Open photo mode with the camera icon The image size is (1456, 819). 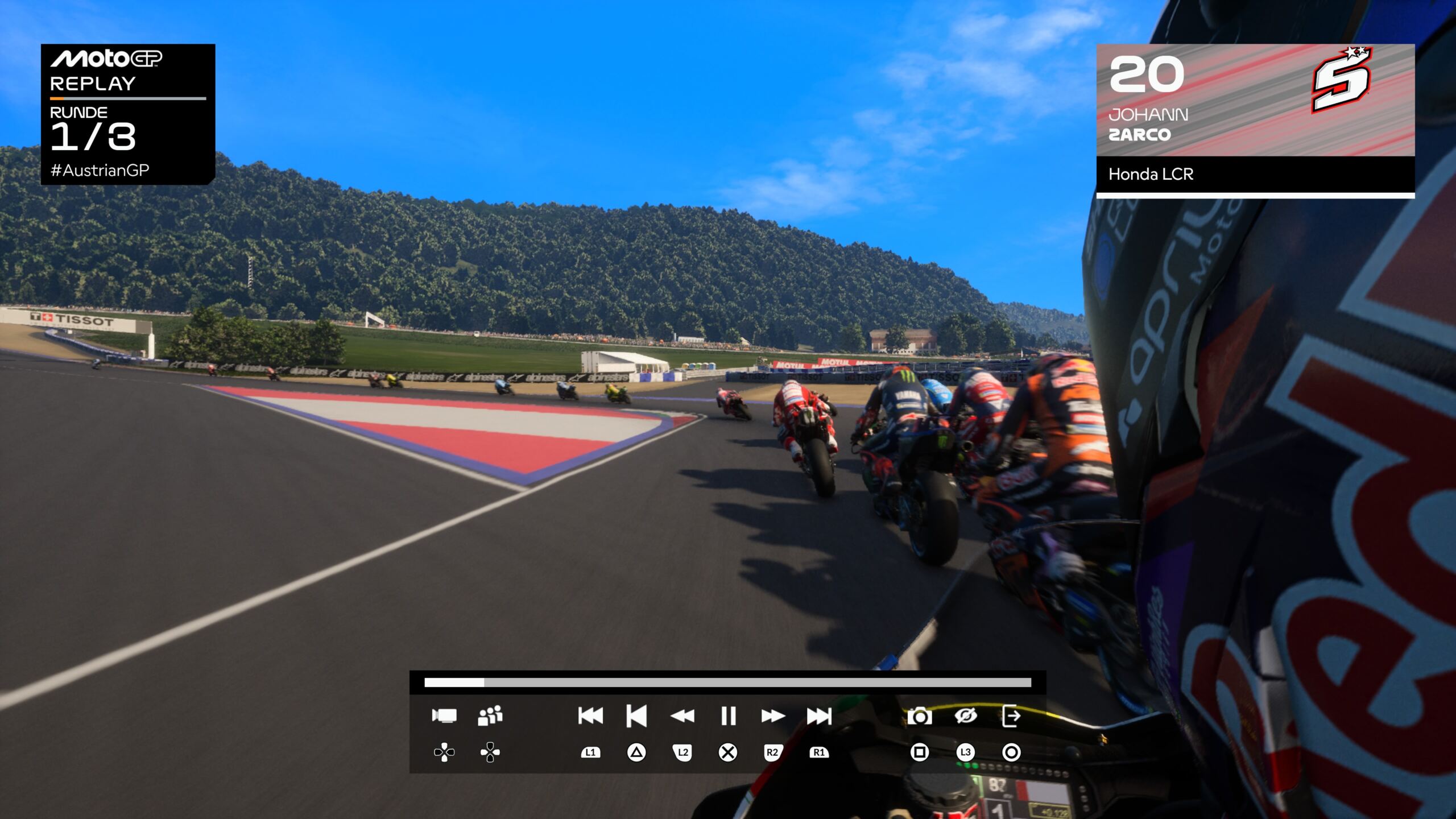[920, 716]
